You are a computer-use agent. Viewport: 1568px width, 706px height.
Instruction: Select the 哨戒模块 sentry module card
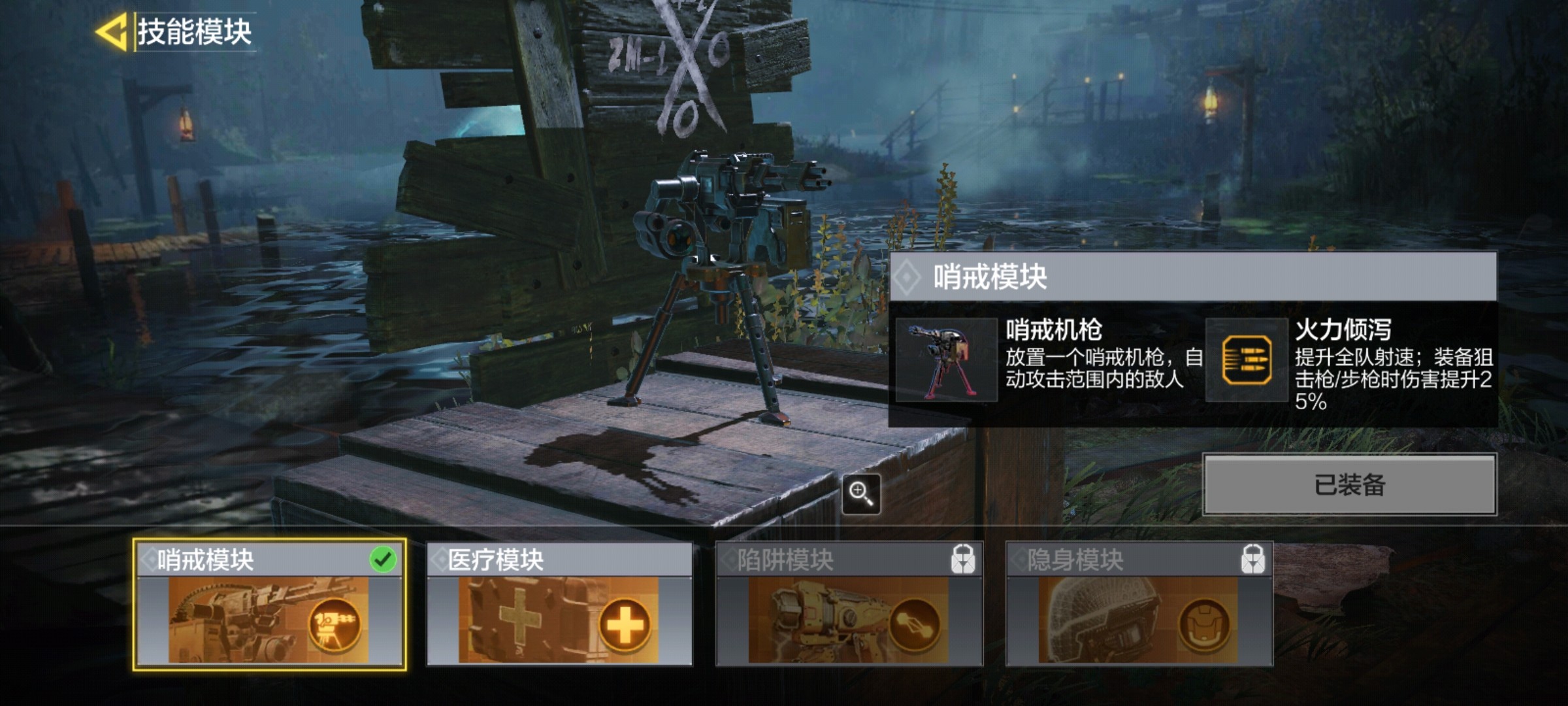coord(269,604)
